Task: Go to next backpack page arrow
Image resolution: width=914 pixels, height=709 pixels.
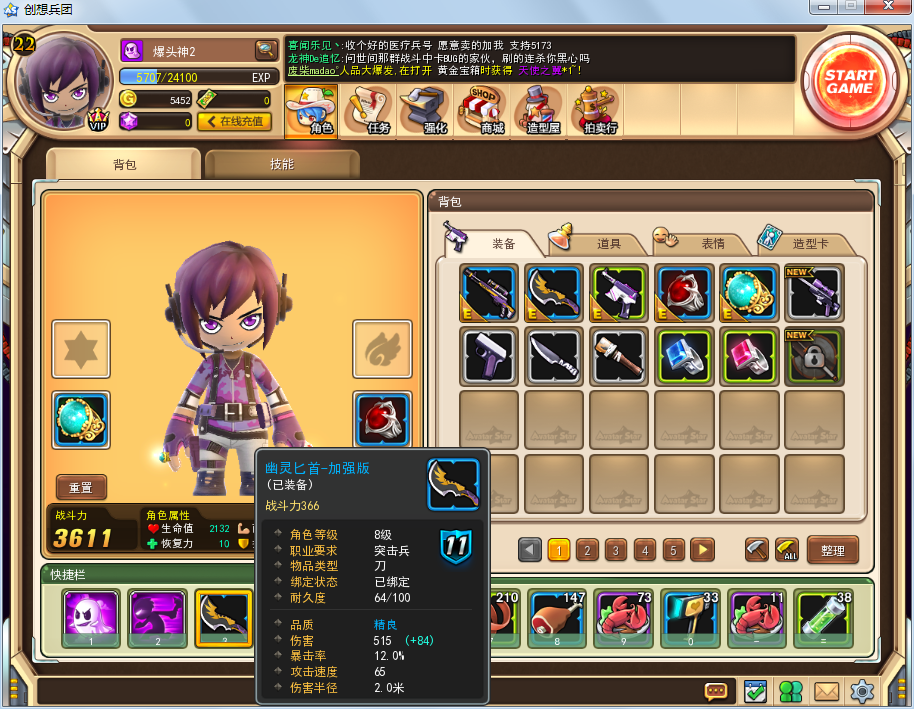Action: pos(702,550)
